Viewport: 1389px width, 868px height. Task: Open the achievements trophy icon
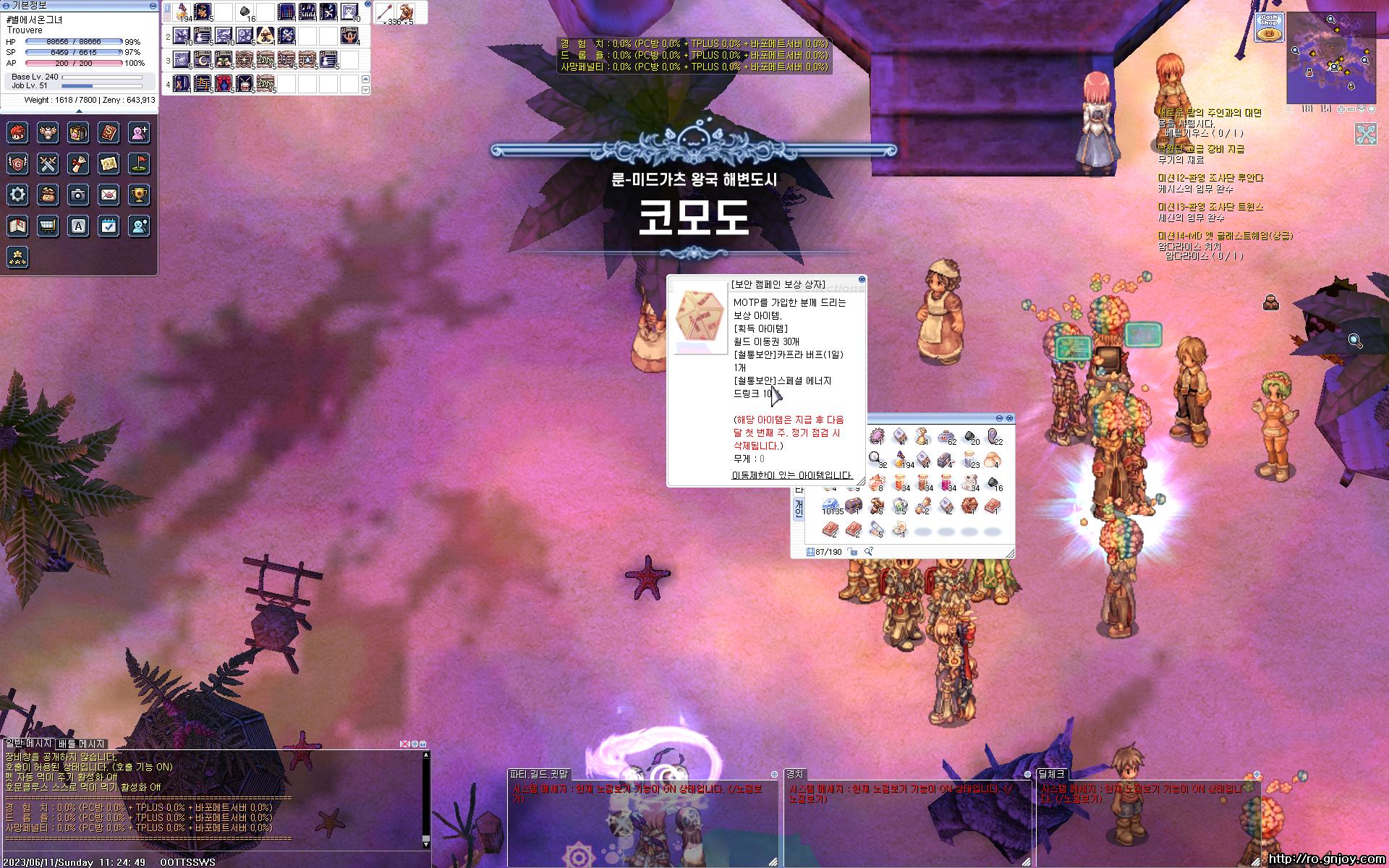[139, 194]
